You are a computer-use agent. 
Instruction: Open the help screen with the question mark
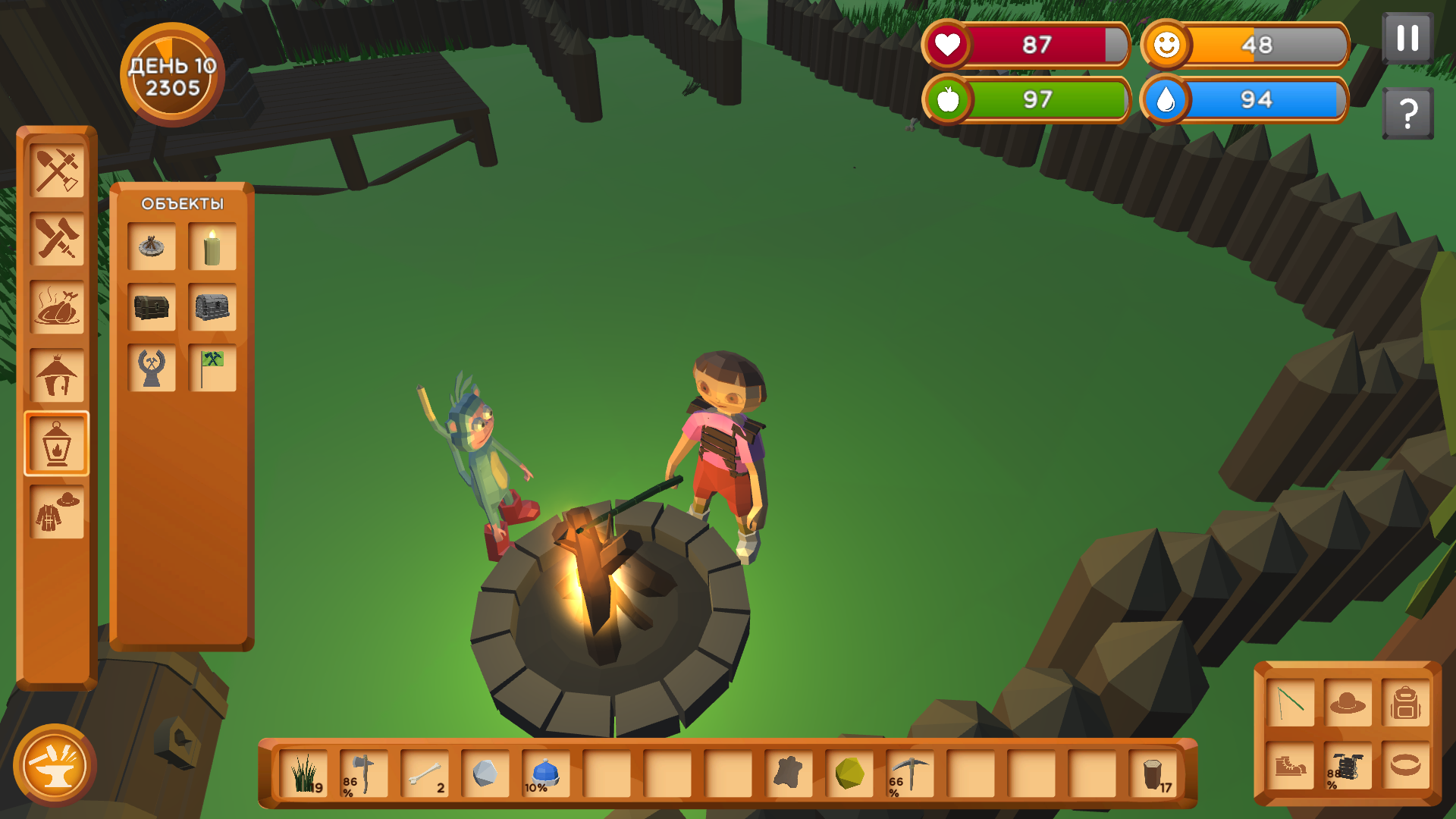pos(1408,112)
